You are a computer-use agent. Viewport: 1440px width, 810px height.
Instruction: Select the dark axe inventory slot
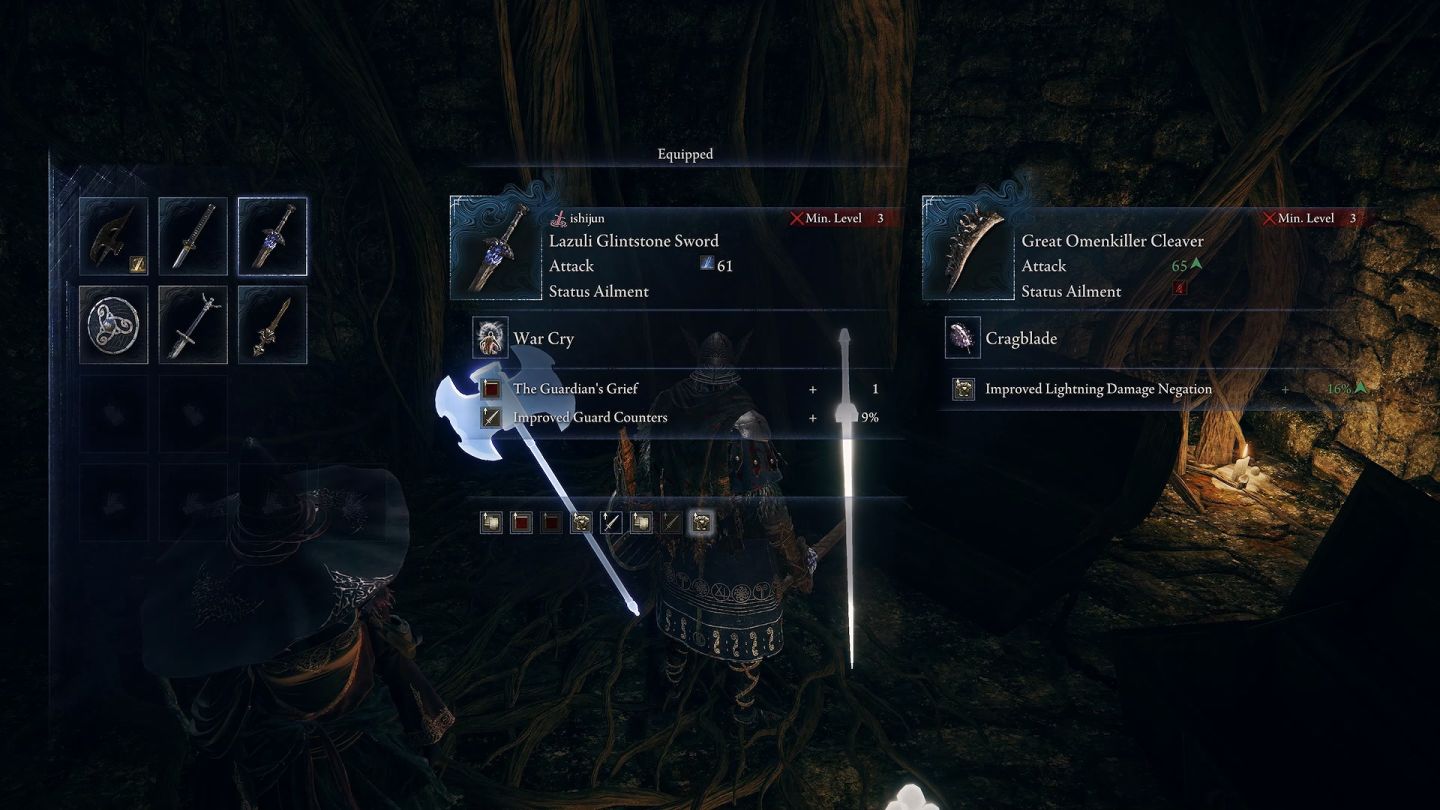coord(114,236)
